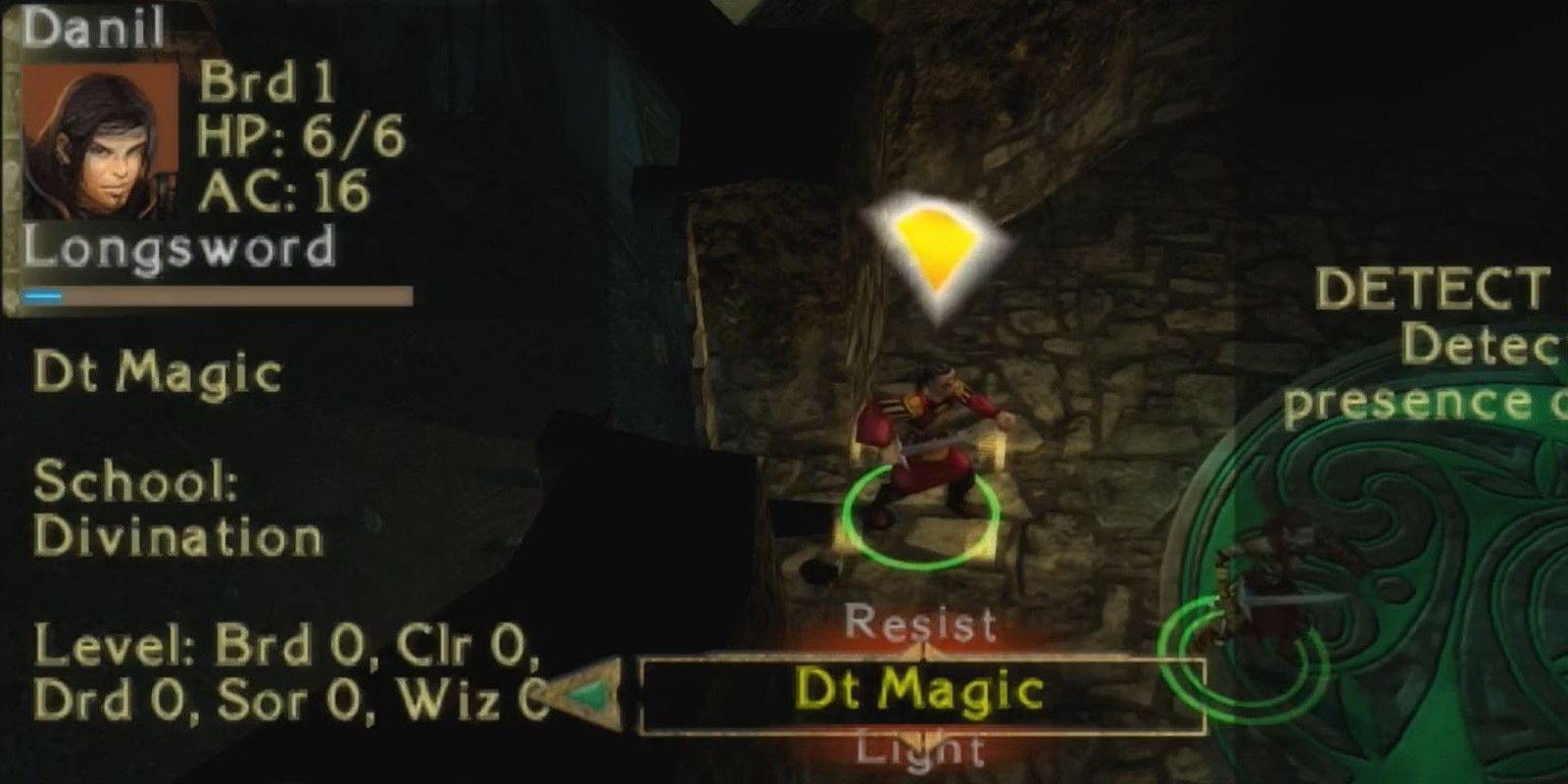Expand the spell list with the left arrow

588,696
